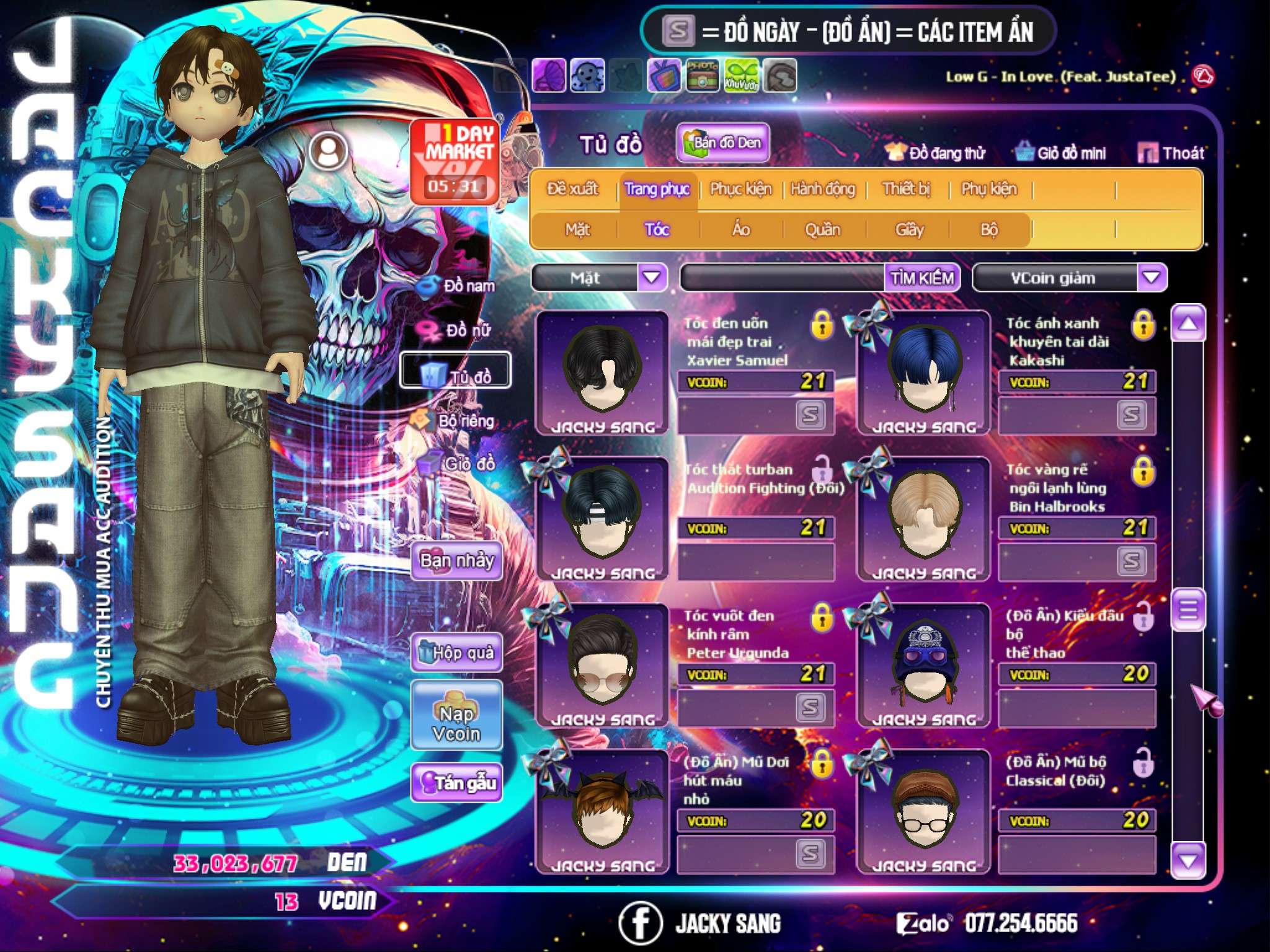
Task: Open the Mặt filter dropdown
Action: click(652, 278)
